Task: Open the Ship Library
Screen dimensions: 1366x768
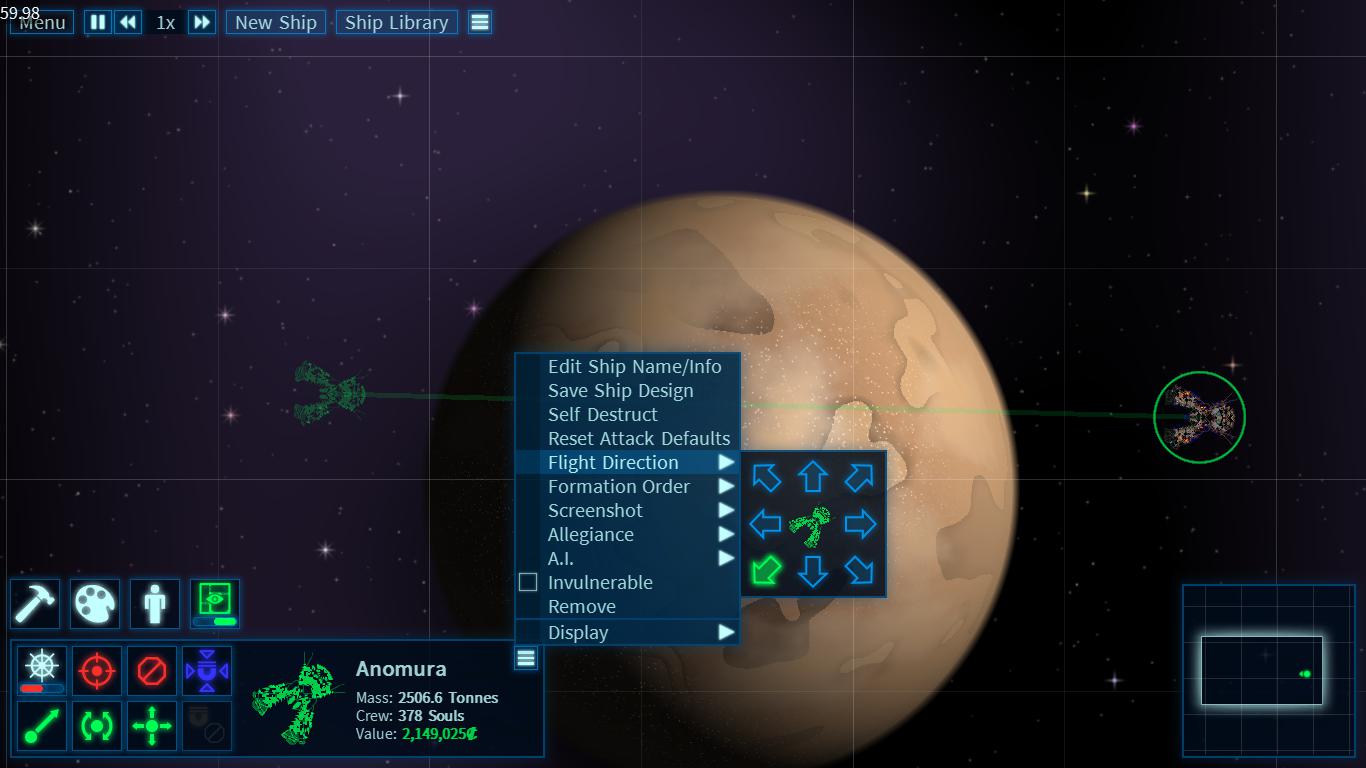Action: (x=396, y=22)
